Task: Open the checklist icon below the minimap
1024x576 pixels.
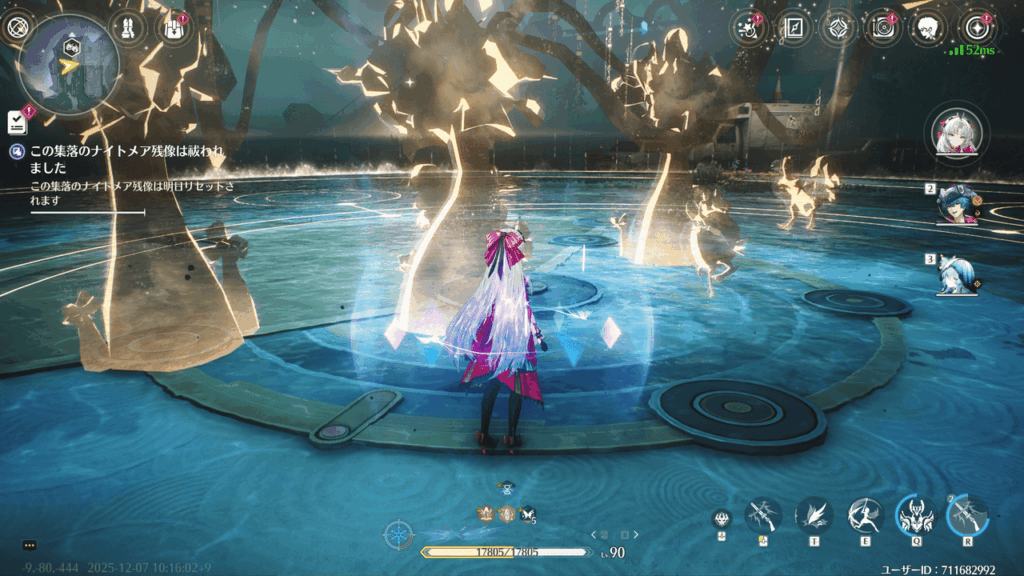Action: [17, 121]
